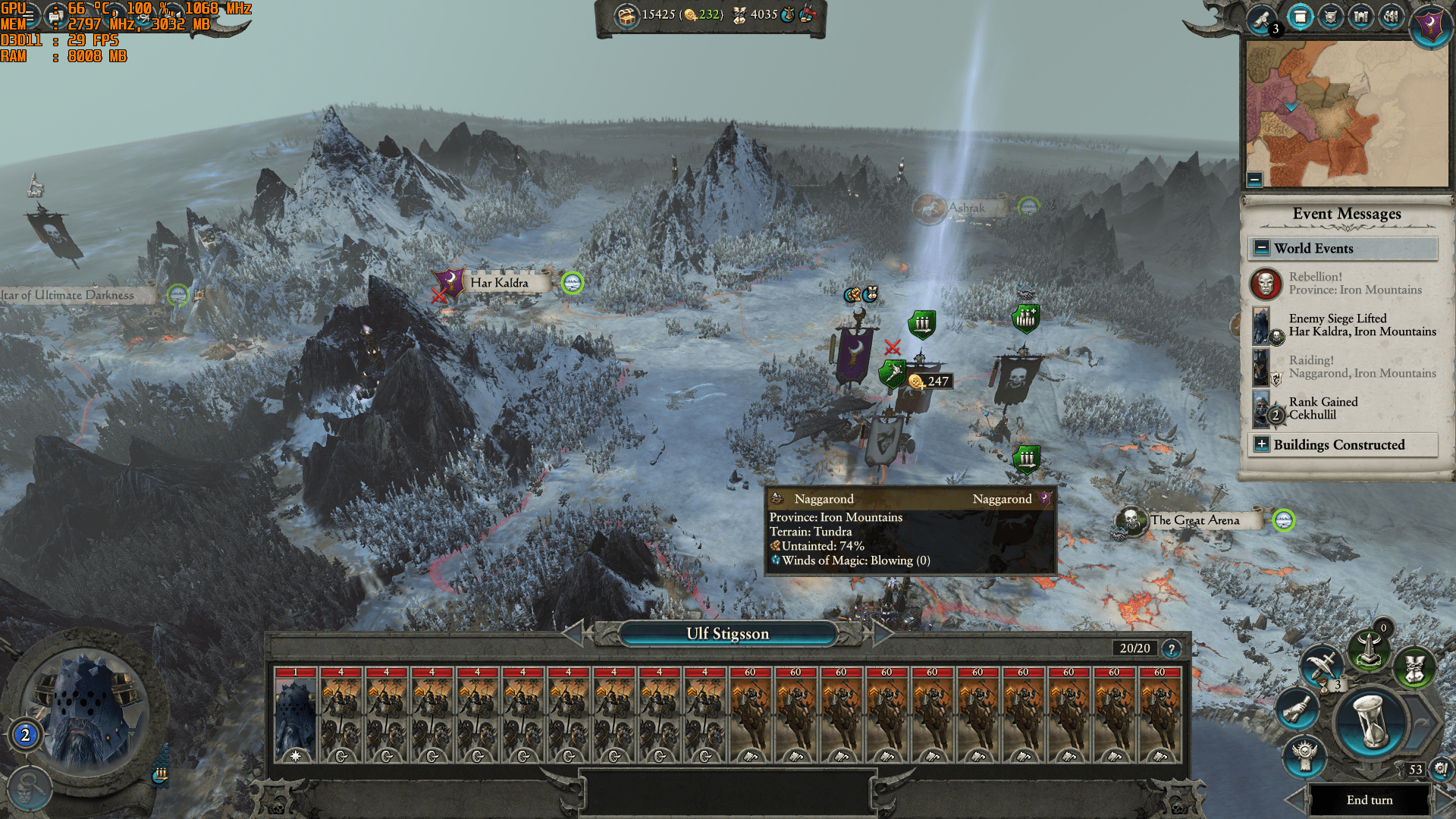
Task: Show the provinces list castle tab
Action: coord(1360,17)
